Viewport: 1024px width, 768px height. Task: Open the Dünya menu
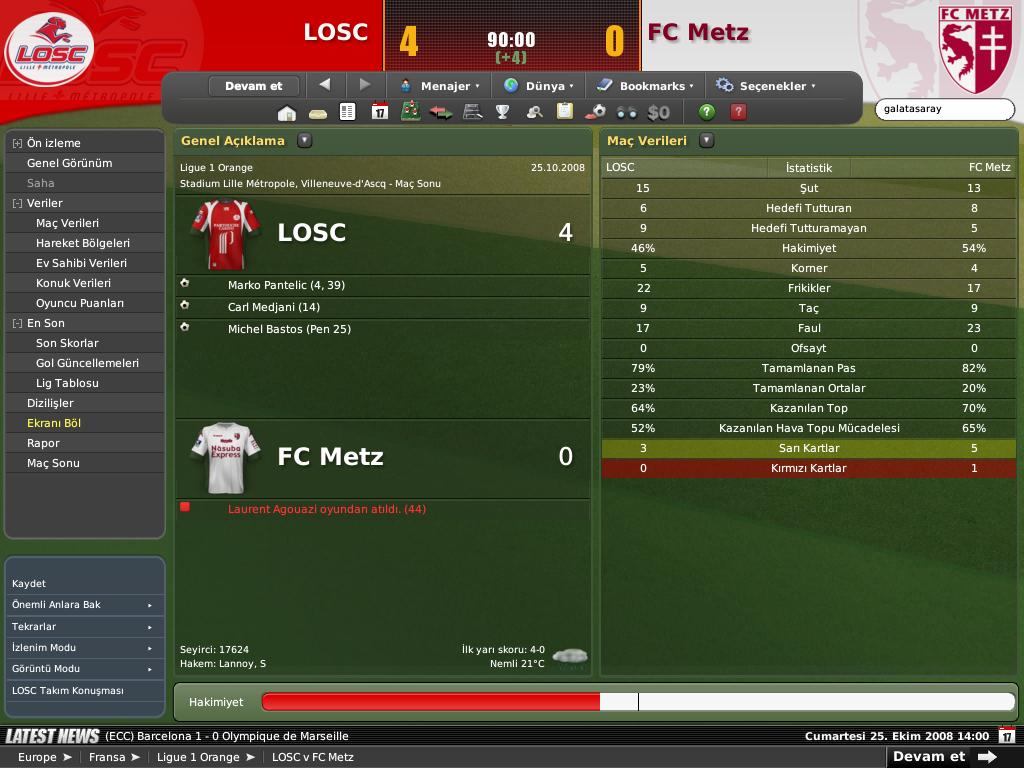pyautogui.click(x=539, y=86)
